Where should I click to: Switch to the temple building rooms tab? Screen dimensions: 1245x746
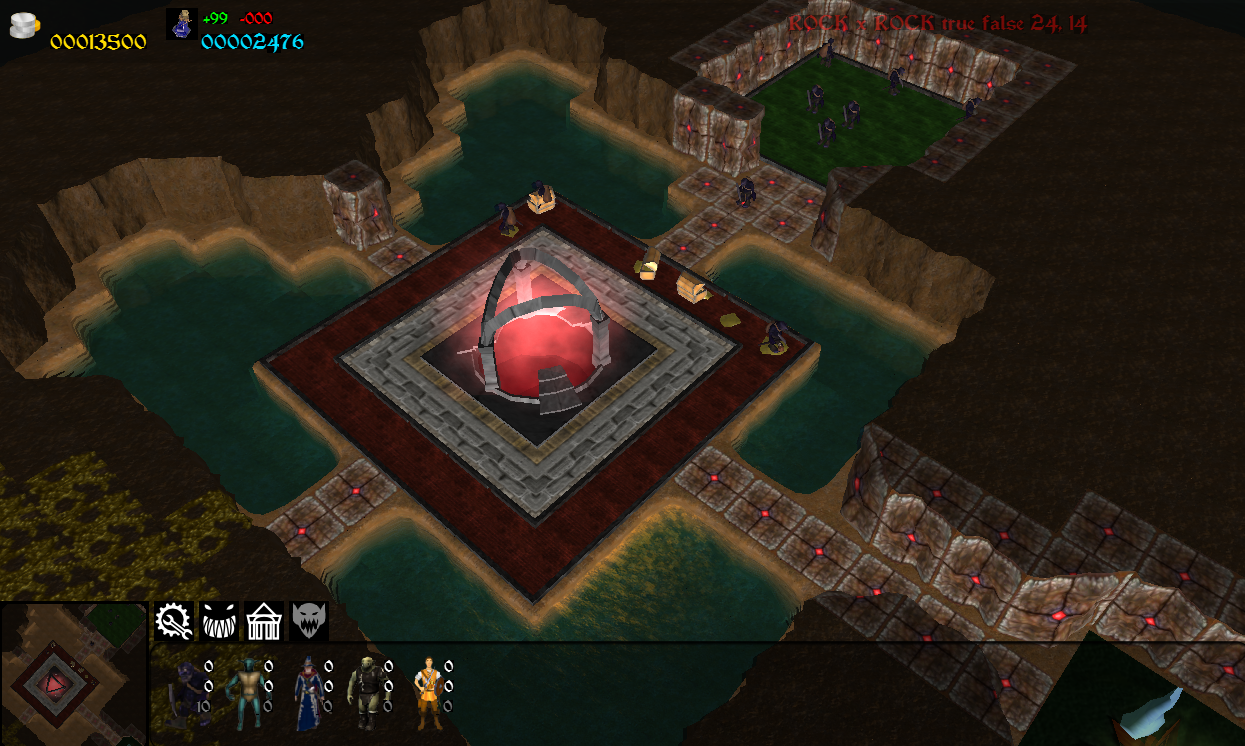tap(265, 621)
